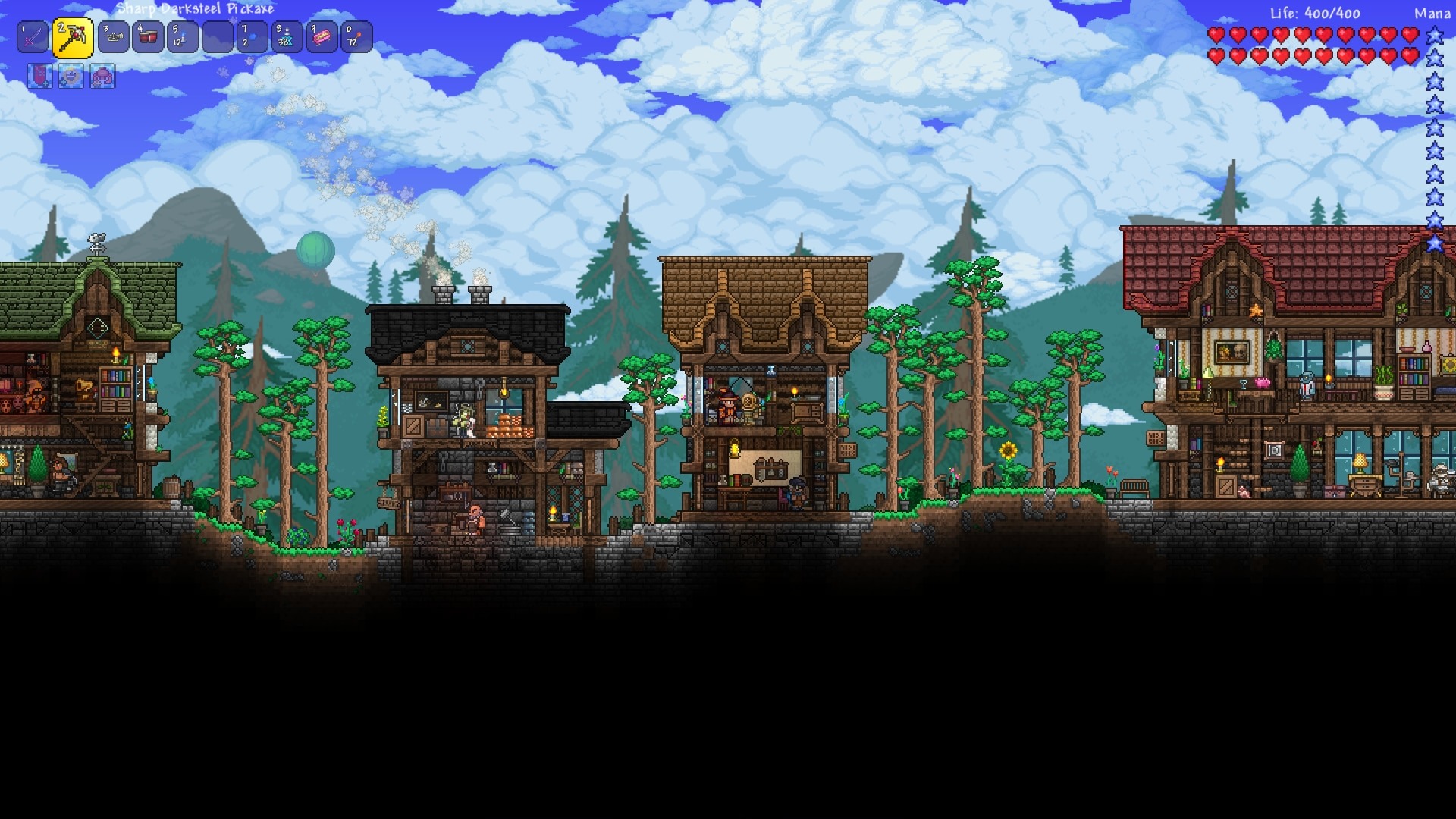Select the blue candle stack of 12
Image resolution: width=1456 pixels, height=819 pixels.
tap(183, 37)
